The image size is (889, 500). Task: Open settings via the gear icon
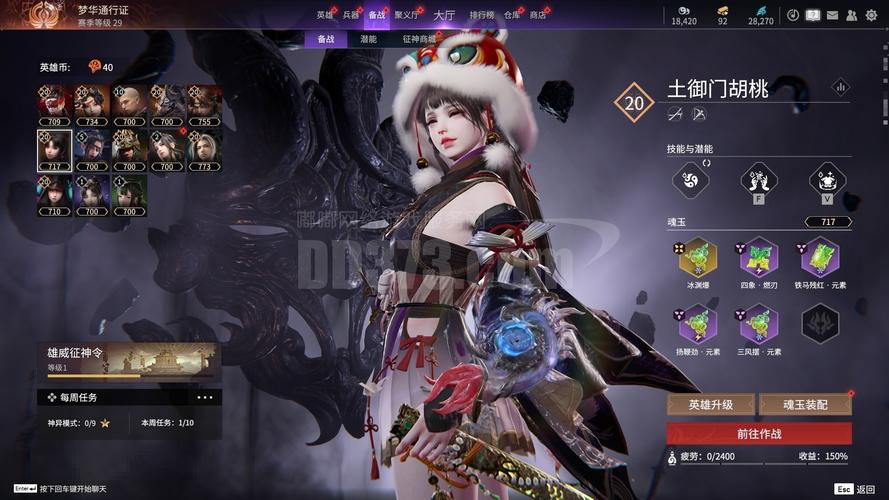870,15
